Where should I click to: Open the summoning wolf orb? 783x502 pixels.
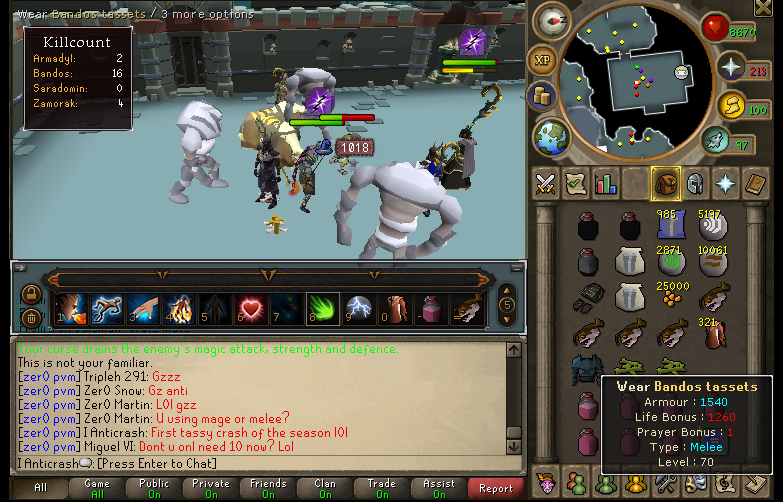pos(713,140)
